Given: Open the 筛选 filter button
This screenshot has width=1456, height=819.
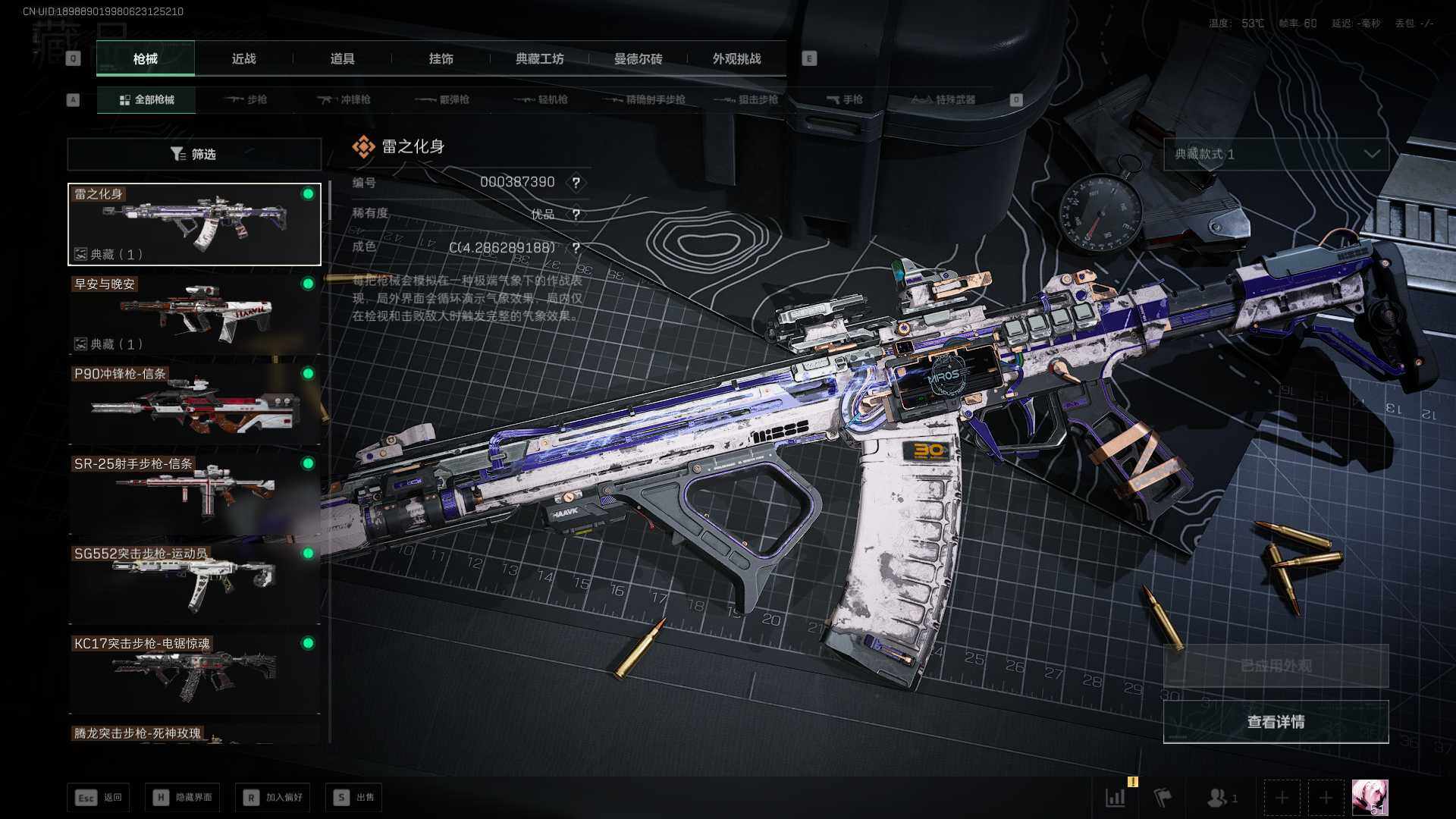Looking at the screenshot, I should tap(194, 155).
